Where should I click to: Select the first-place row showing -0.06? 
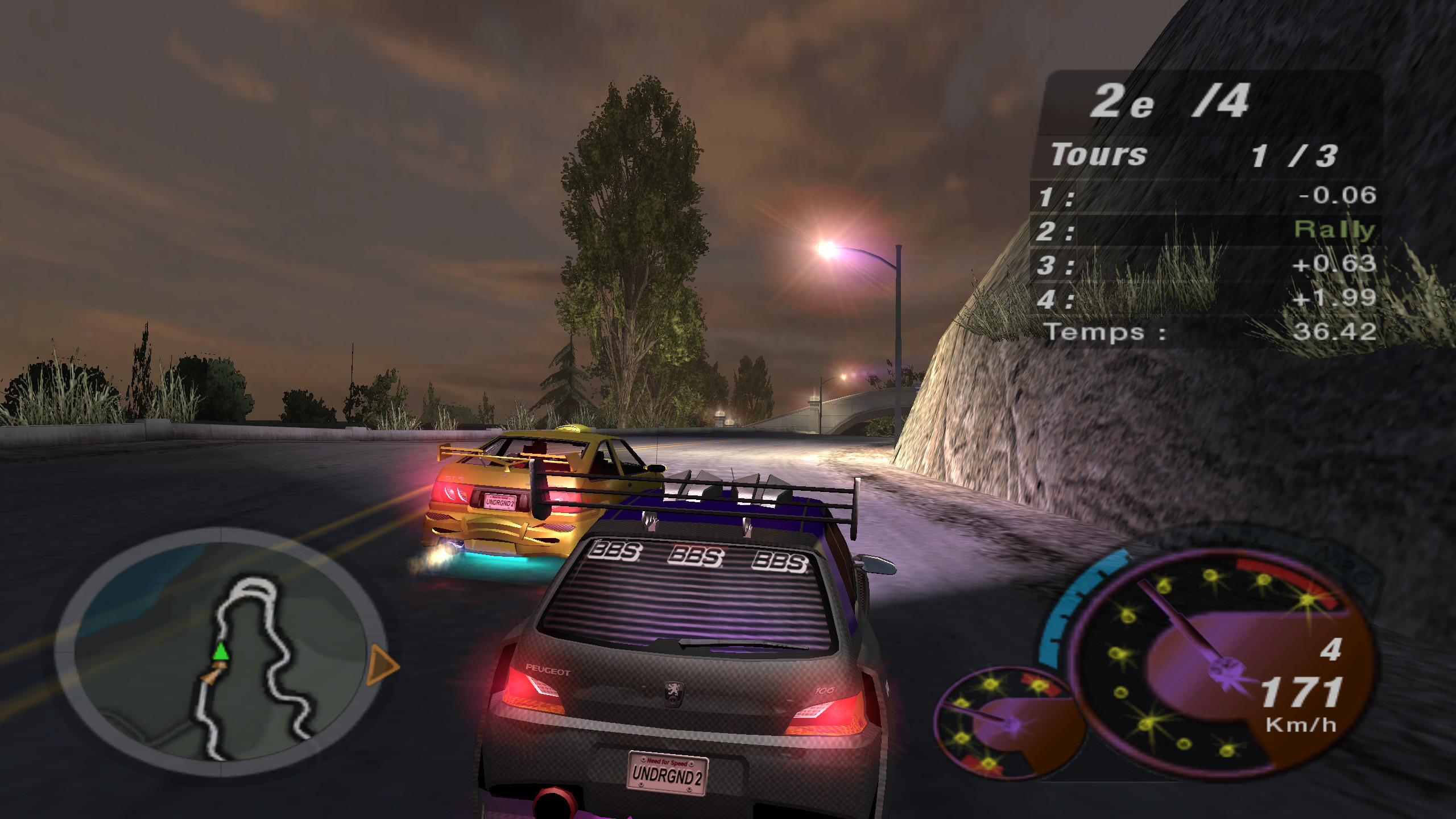[1206, 196]
